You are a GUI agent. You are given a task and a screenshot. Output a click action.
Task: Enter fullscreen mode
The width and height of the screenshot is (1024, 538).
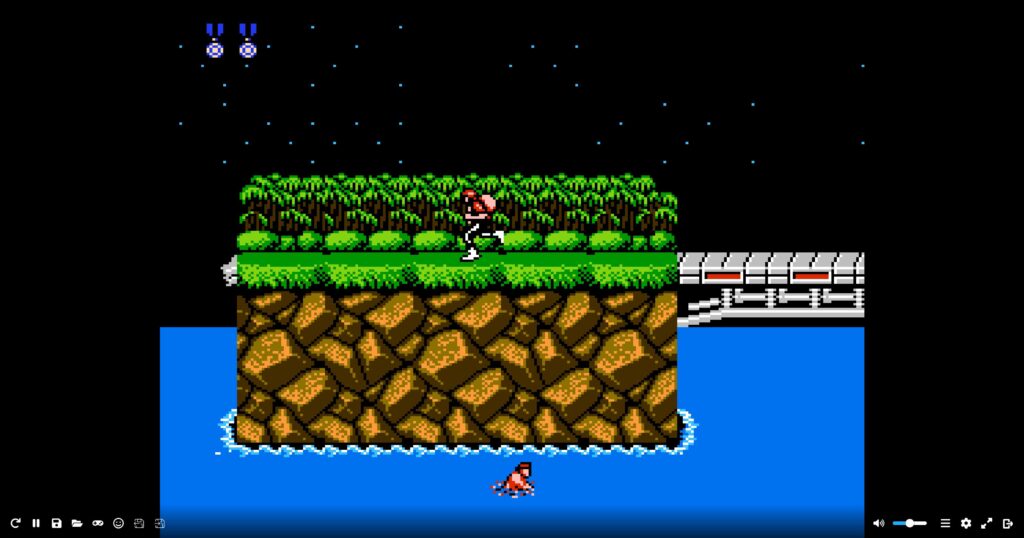(x=987, y=523)
